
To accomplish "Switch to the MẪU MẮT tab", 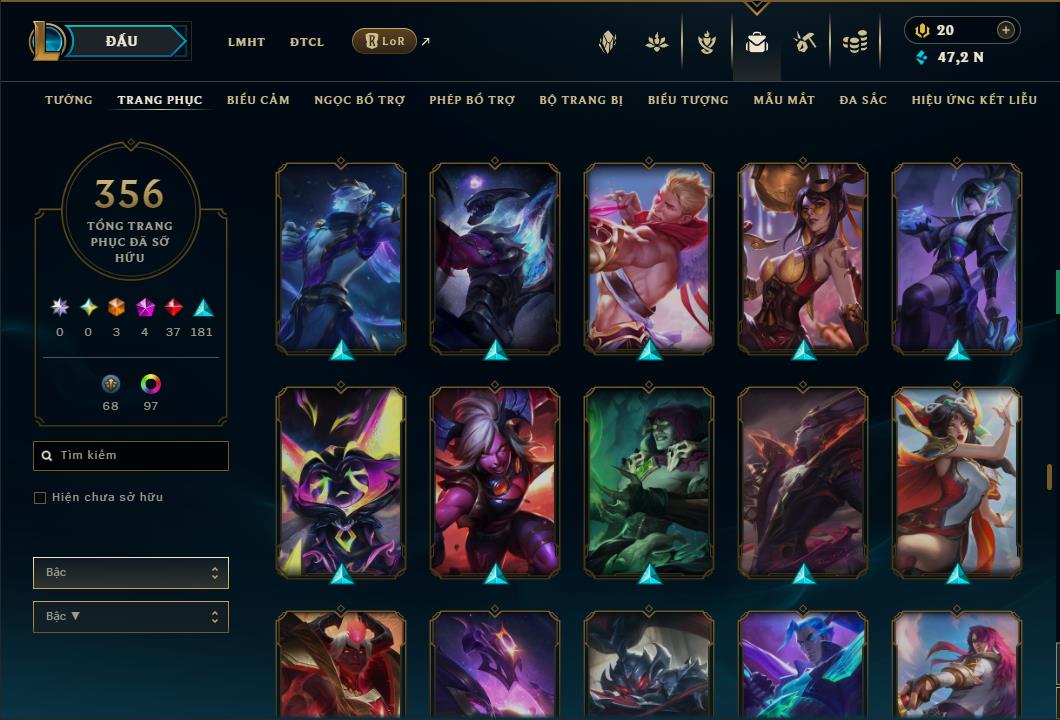I will [x=784, y=100].
